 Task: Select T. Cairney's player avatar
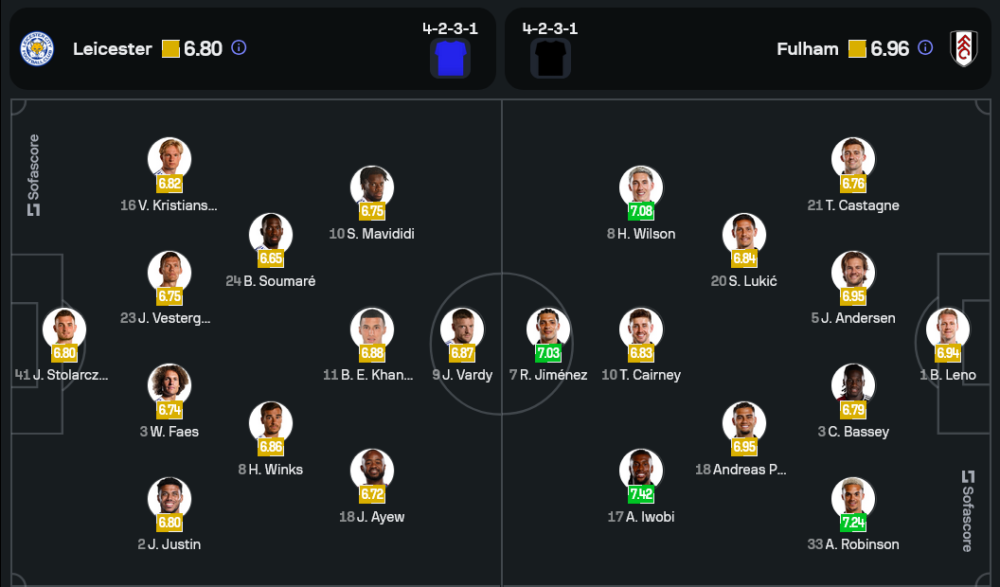tap(641, 330)
